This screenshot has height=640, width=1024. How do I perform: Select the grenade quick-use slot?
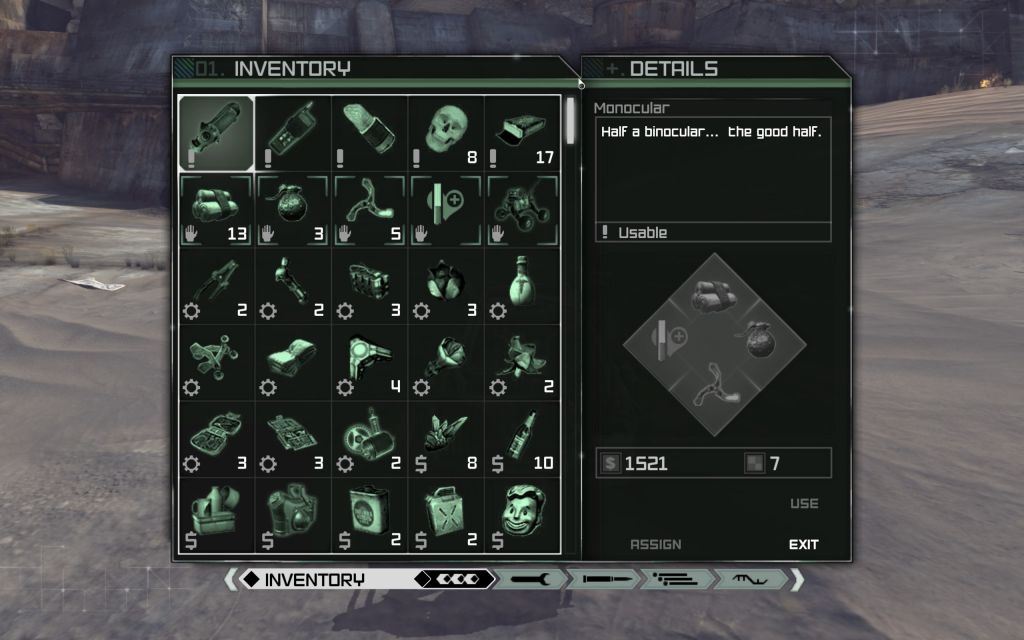pyautogui.click(x=293, y=210)
